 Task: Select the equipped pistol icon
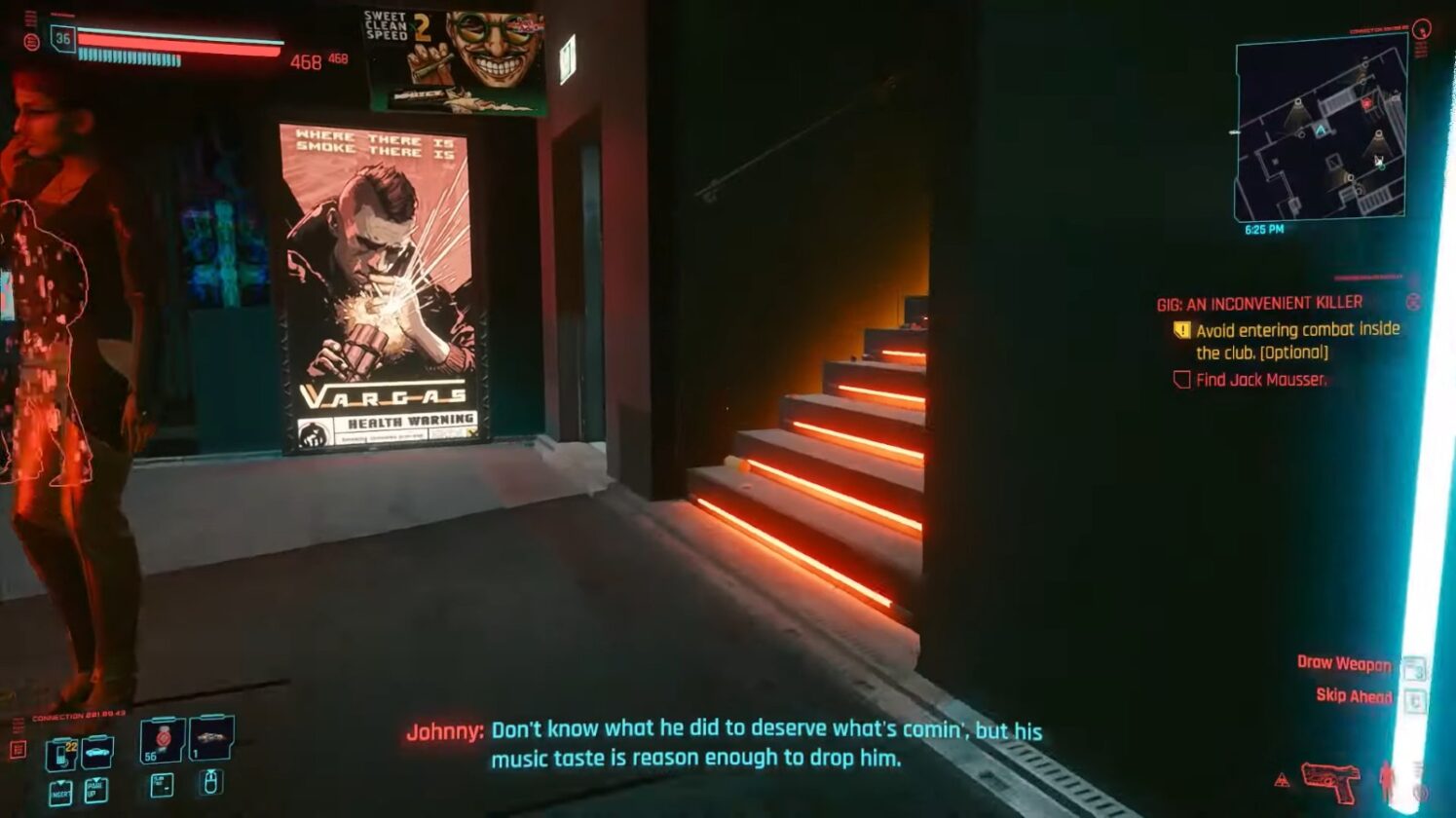[x=1331, y=783]
